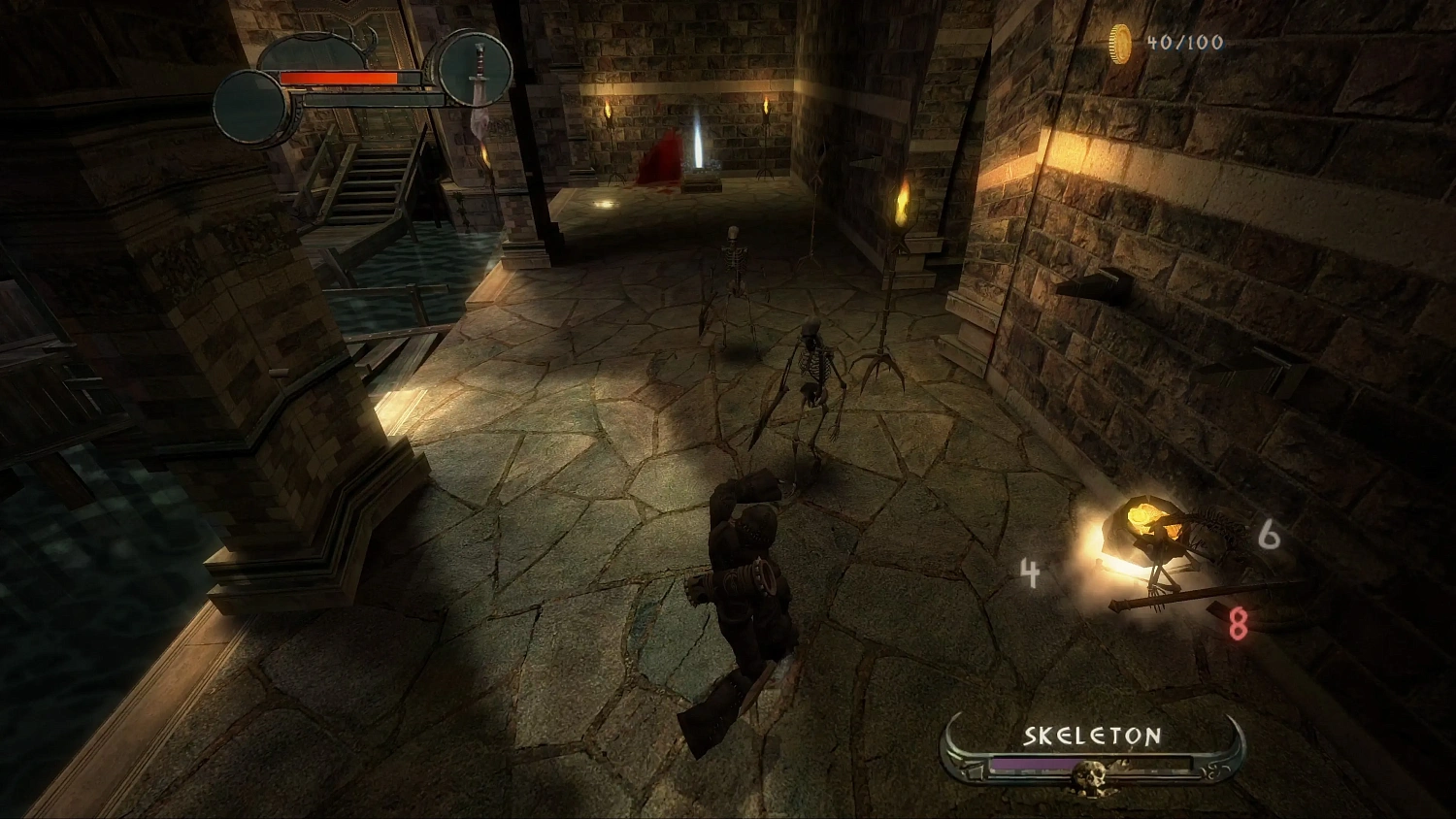Click the pickup number 6 marker

1267,534
